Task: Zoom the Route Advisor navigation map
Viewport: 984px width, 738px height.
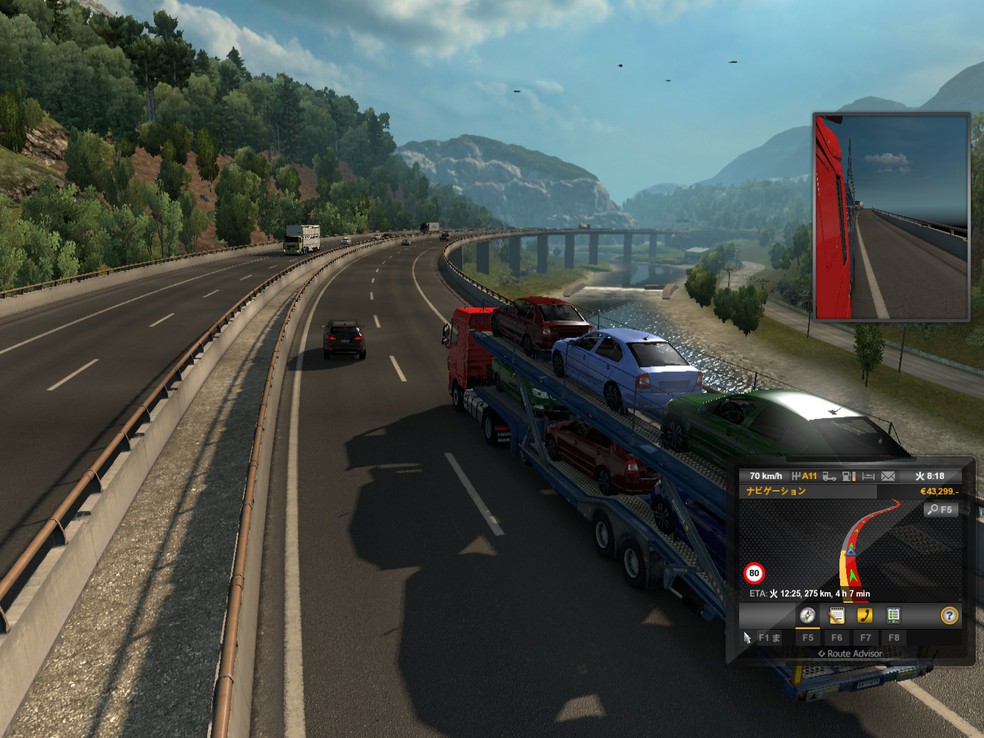Action: tap(941, 509)
